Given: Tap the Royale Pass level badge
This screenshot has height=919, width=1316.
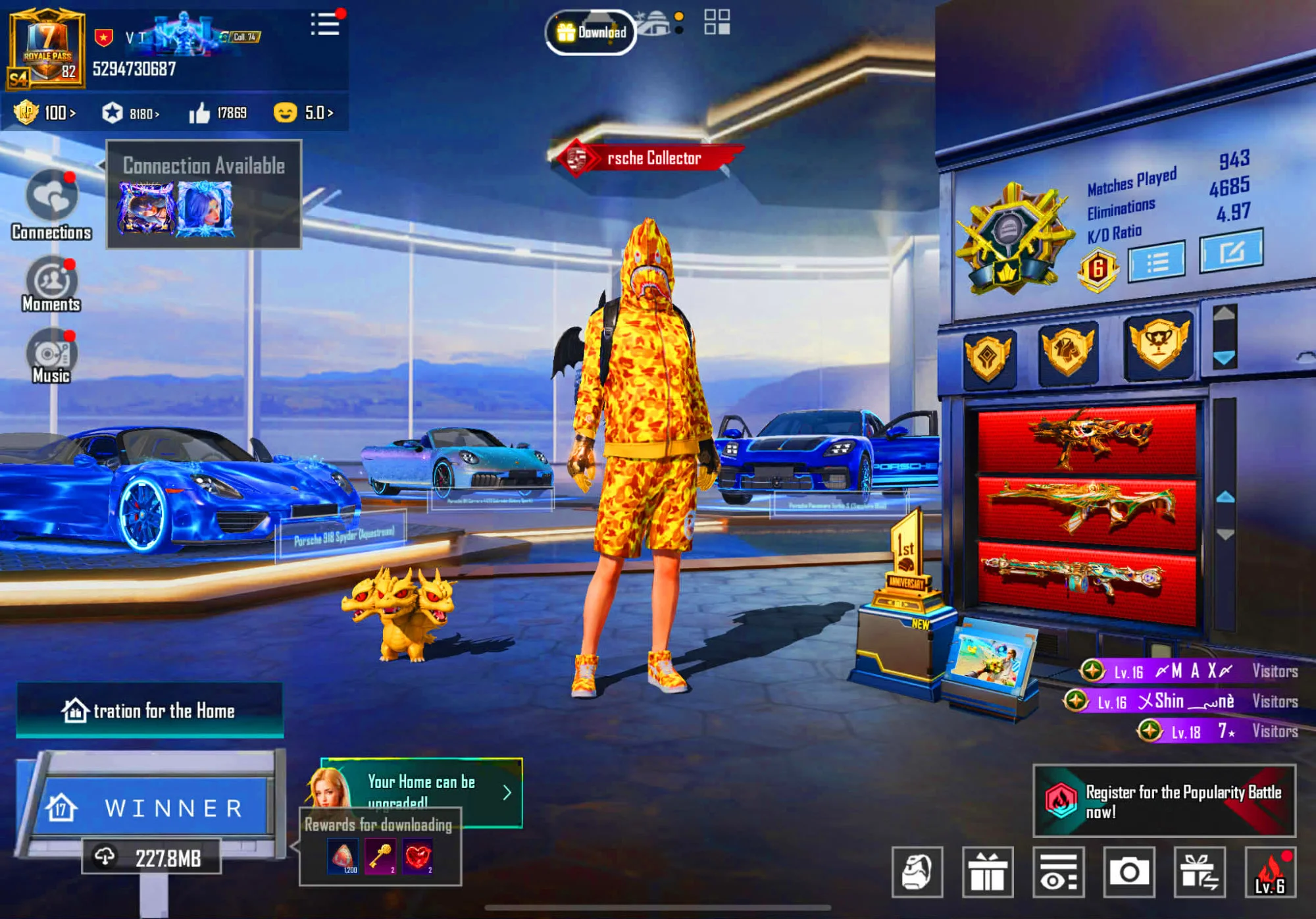Looking at the screenshot, I should [x=46, y=49].
